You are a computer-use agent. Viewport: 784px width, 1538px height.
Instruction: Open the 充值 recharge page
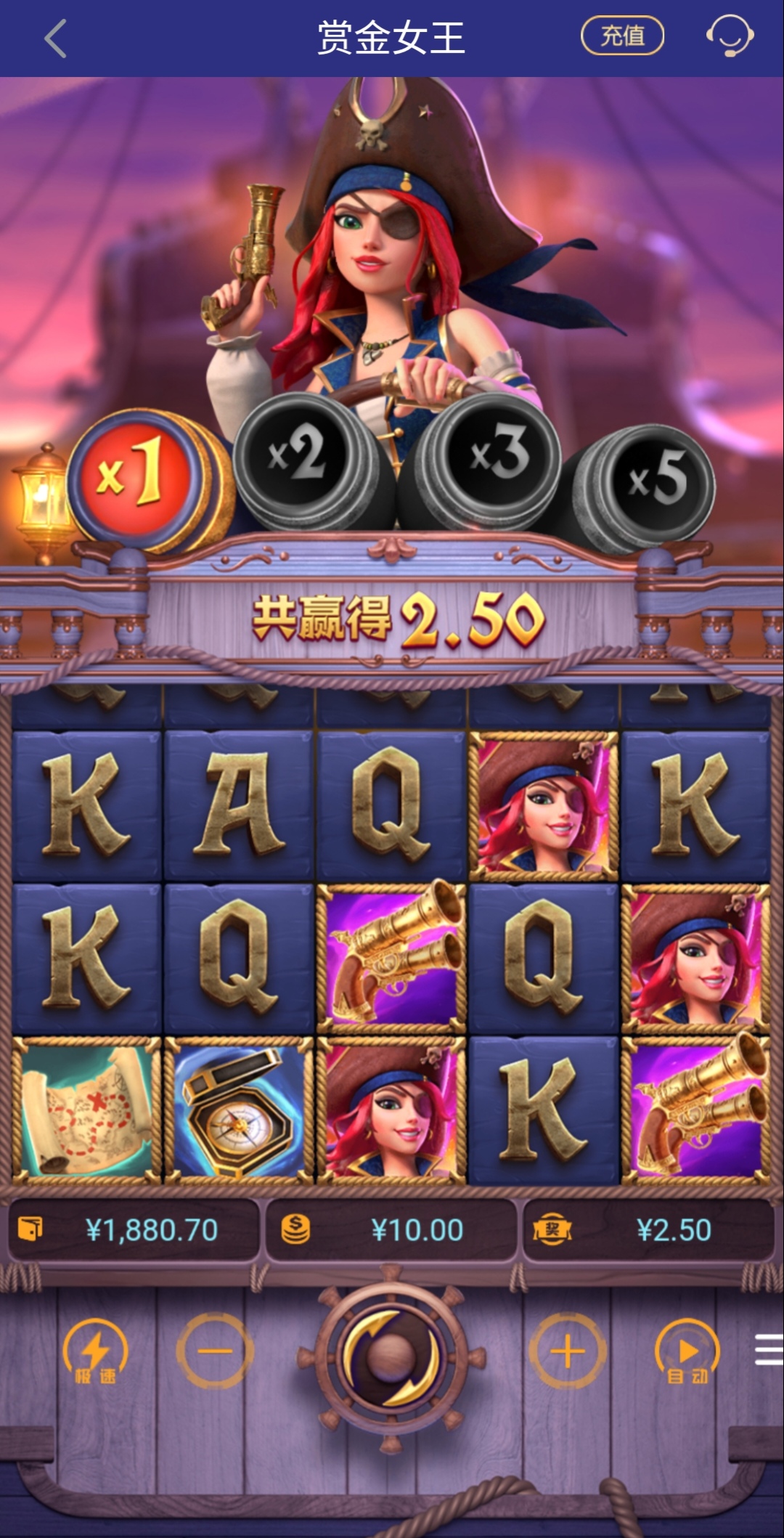pyautogui.click(x=622, y=36)
